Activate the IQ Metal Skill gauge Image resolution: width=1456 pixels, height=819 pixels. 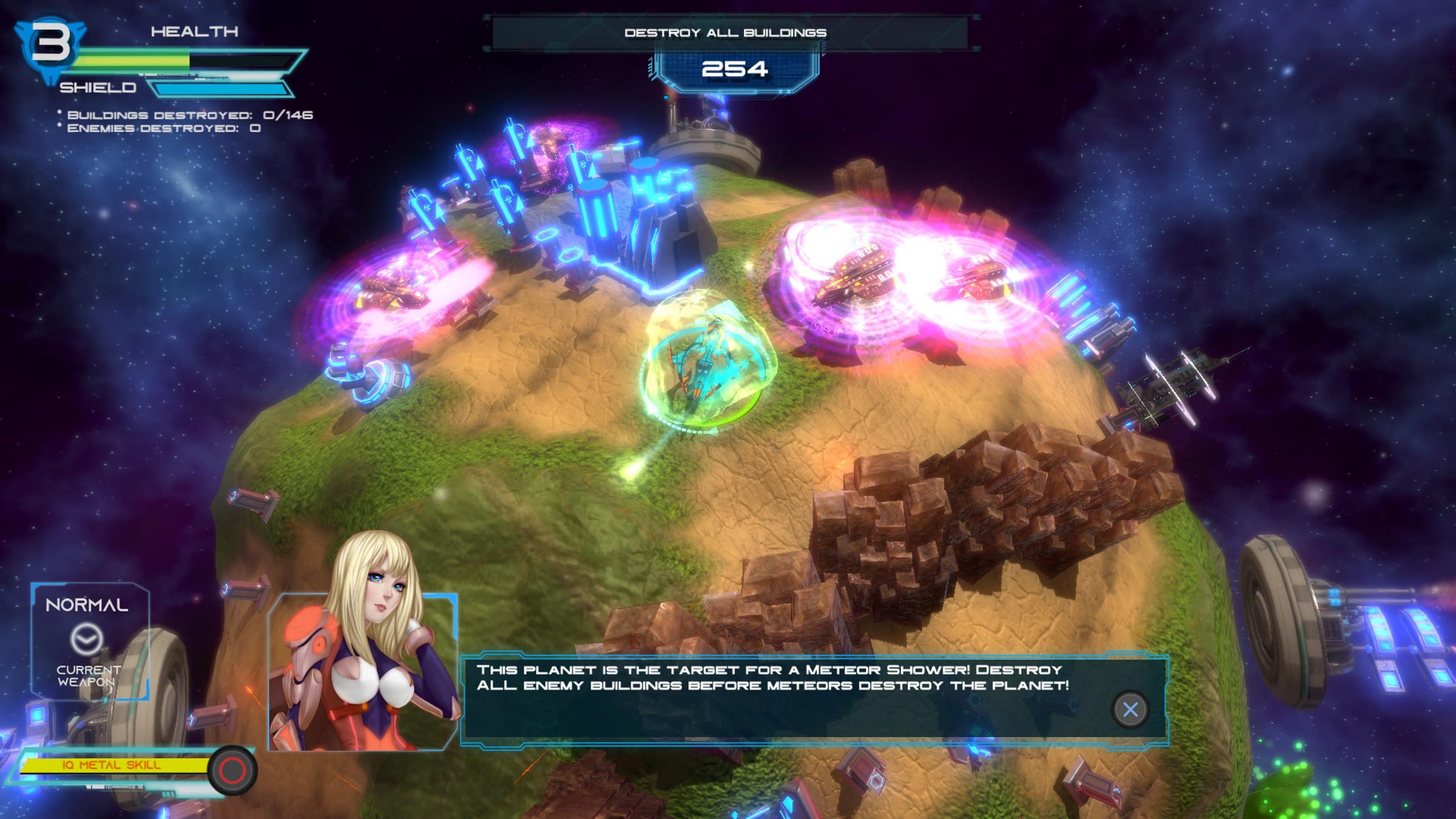point(114,766)
